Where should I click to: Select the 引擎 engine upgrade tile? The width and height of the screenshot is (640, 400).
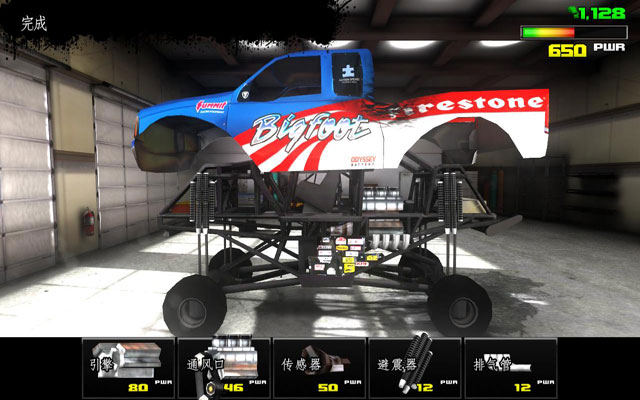coord(125,366)
